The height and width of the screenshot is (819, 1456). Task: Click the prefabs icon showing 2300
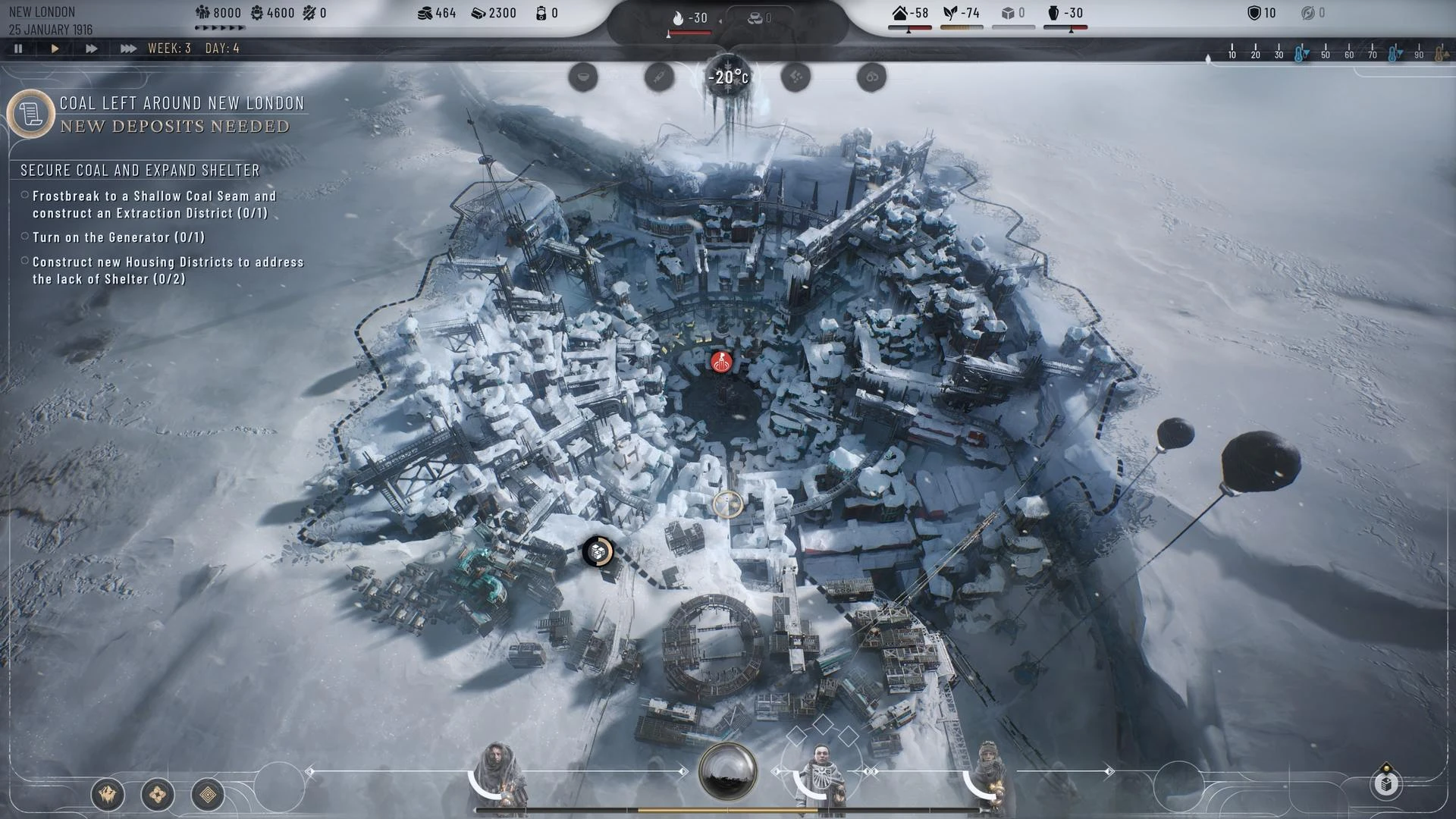pyautogui.click(x=479, y=12)
